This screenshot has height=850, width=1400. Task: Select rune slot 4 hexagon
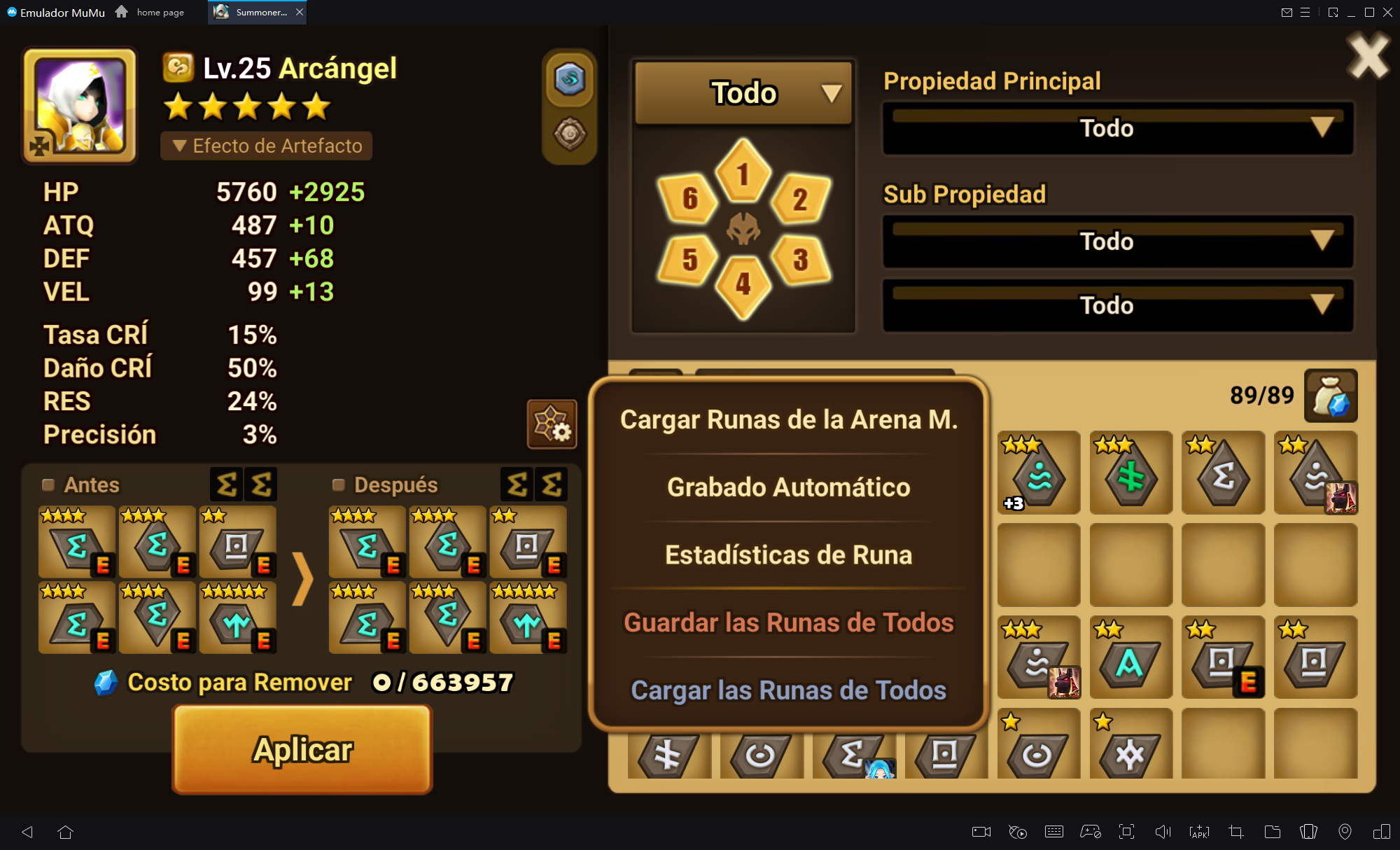(x=743, y=284)
